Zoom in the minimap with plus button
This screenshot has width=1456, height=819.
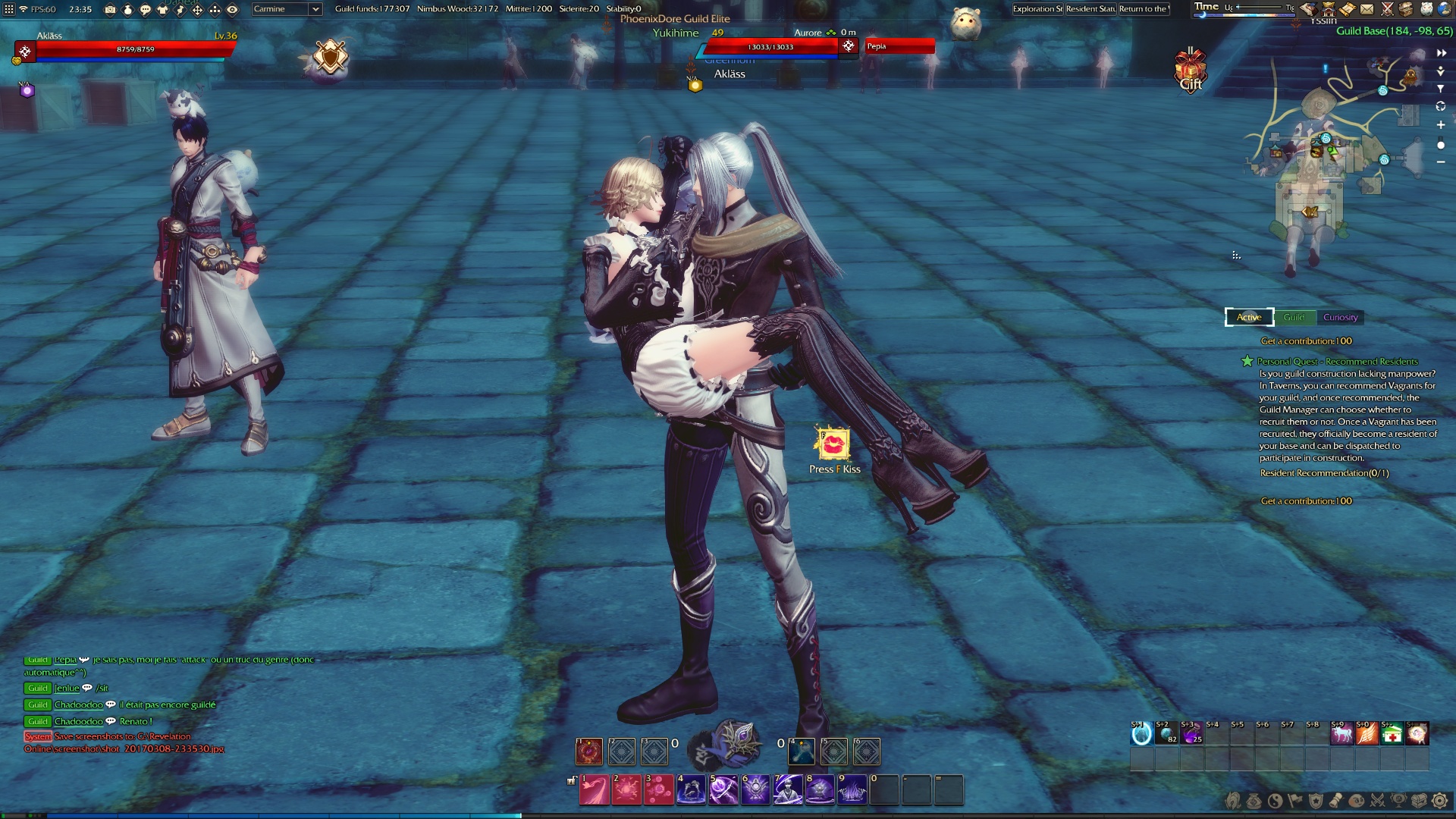[x=1441, y=125]
